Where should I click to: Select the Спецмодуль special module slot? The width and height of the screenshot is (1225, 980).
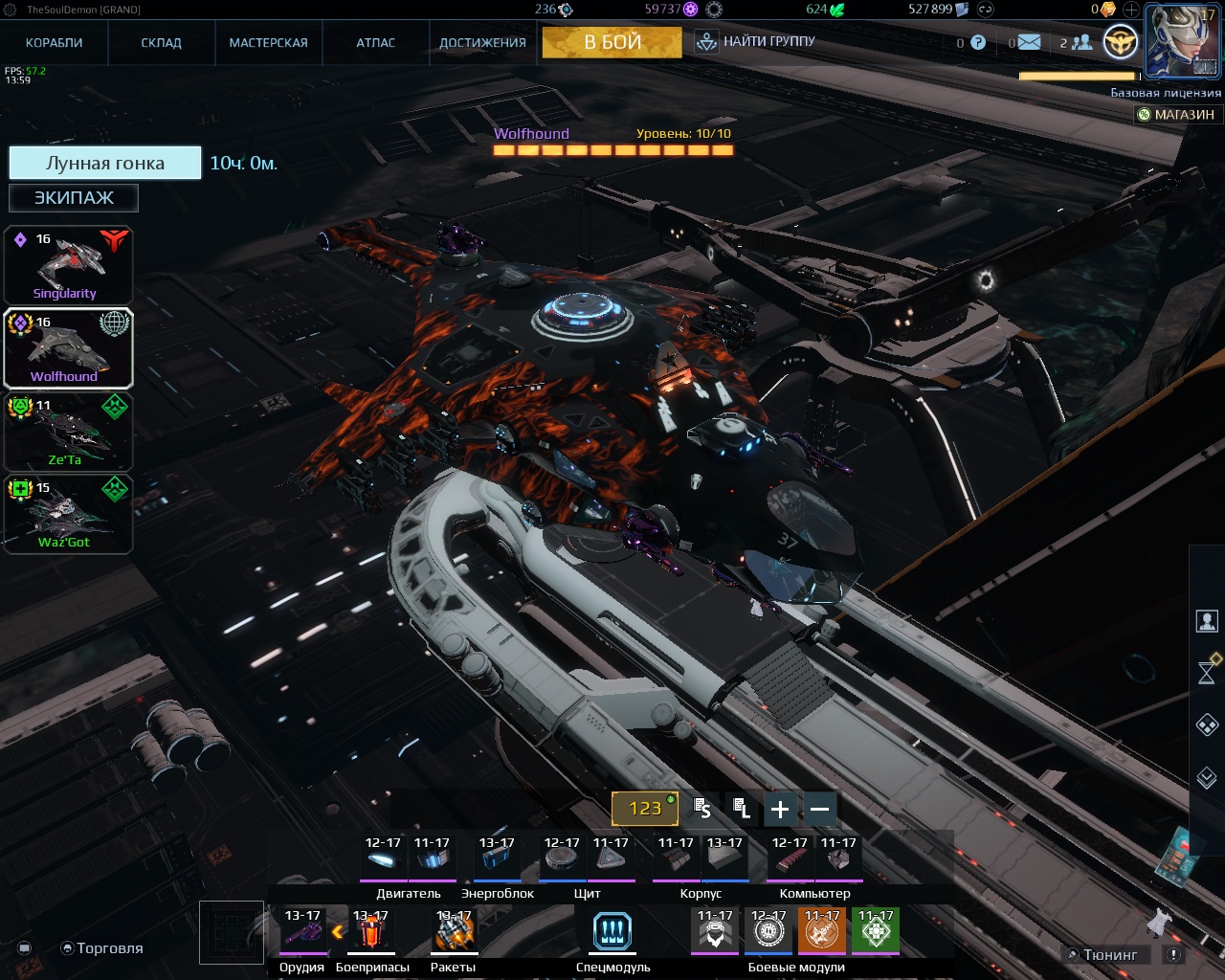tap(612, 931)
